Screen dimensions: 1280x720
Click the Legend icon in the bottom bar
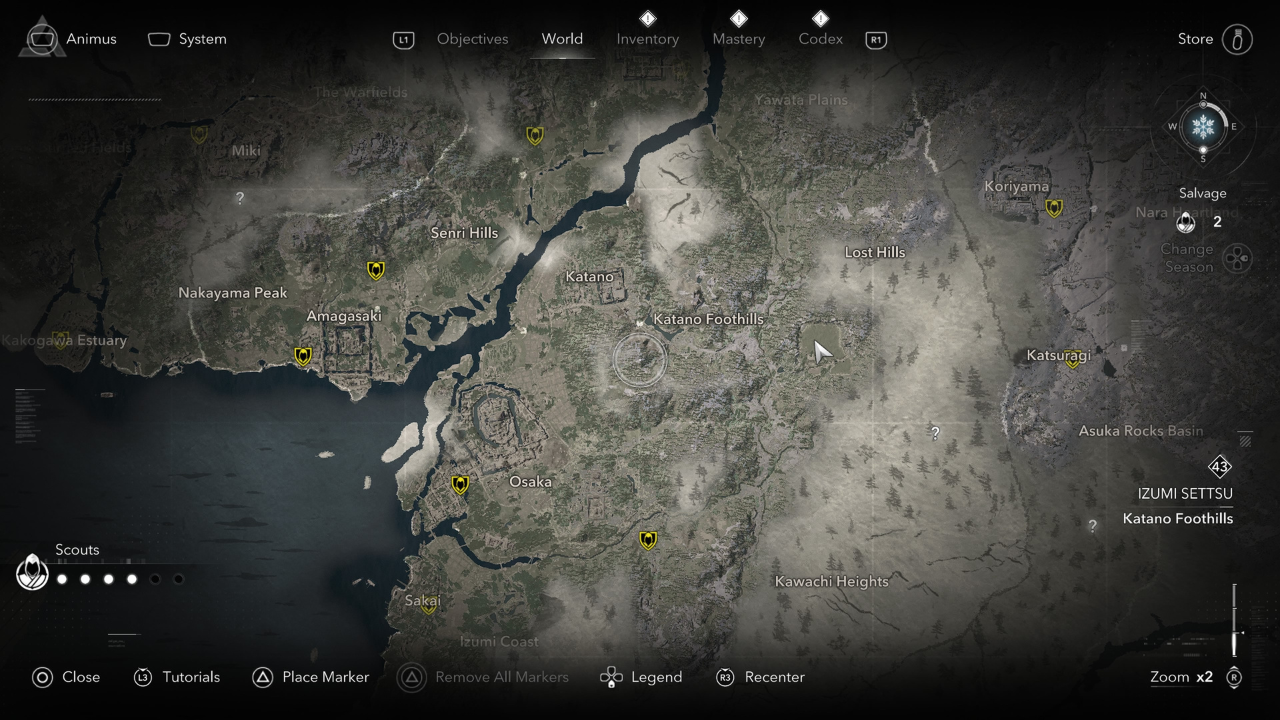click(x=610, y=677)
